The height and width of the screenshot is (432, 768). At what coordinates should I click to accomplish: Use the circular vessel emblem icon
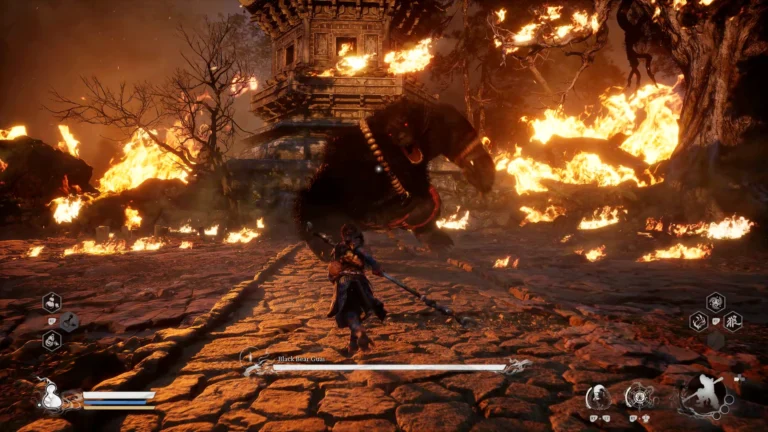point(639,396)
